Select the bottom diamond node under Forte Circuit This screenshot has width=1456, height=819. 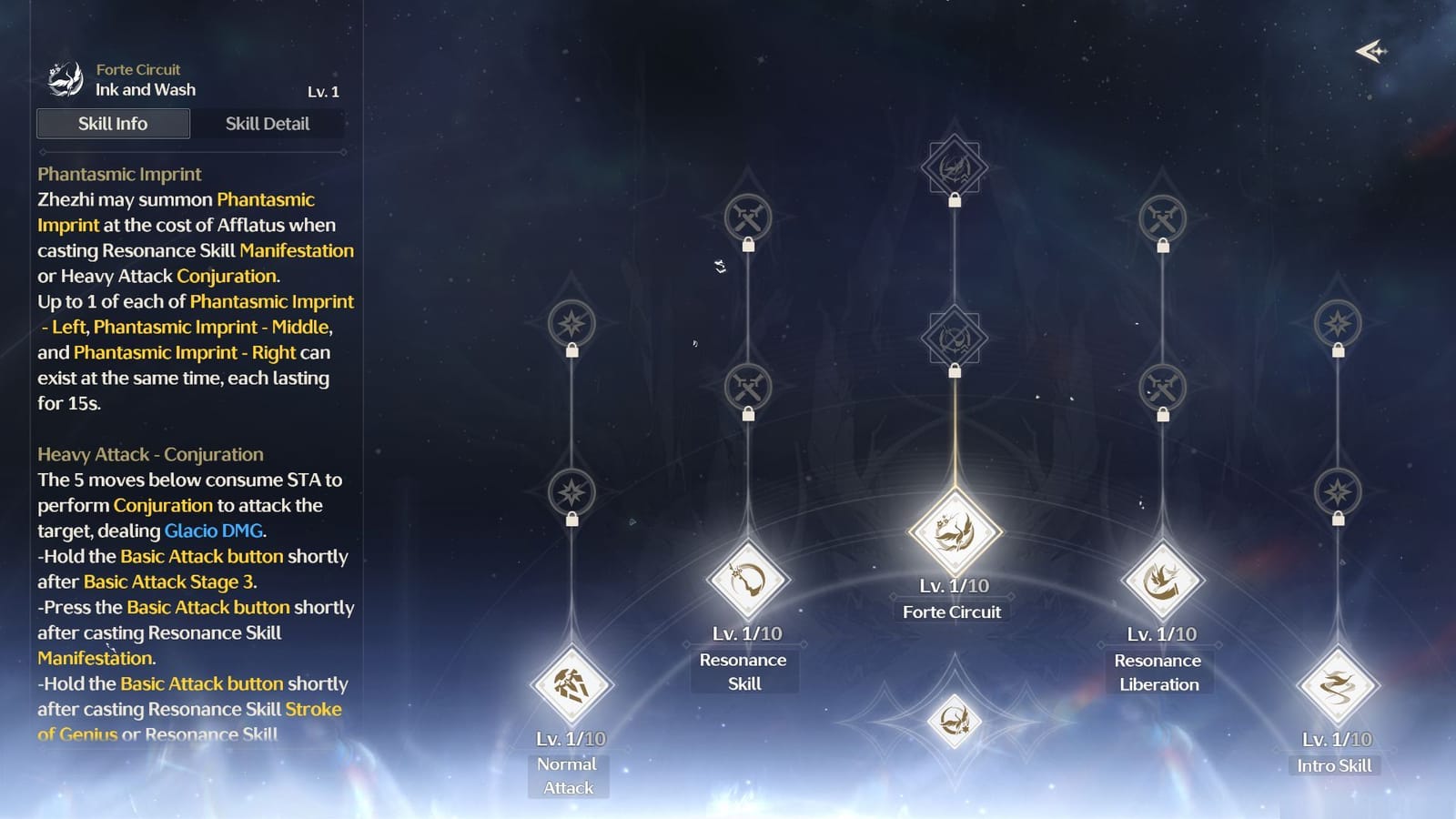click(x=954, y=723)
